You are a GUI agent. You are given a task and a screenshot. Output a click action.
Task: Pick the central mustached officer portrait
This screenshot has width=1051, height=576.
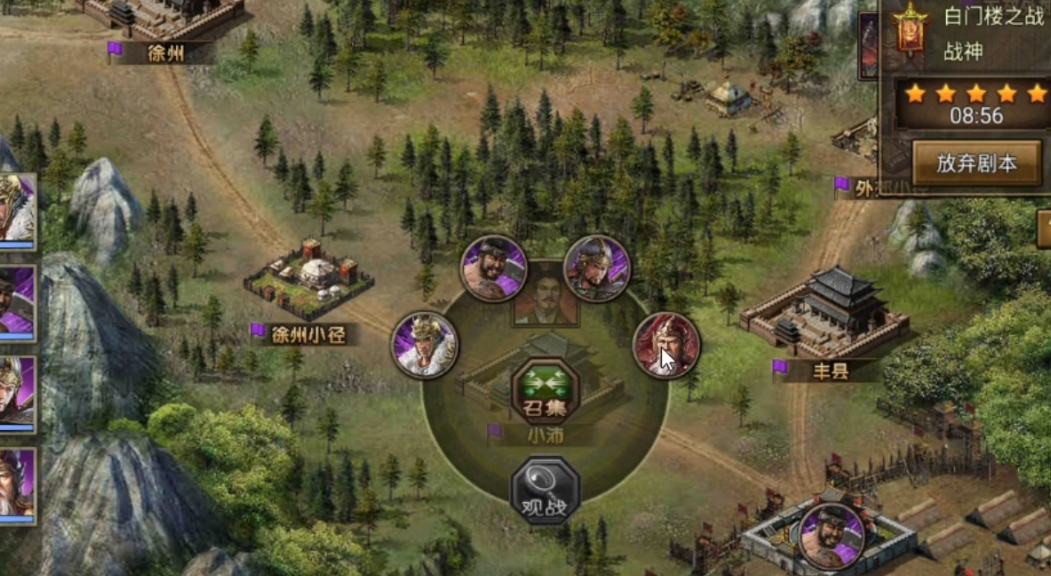pos(546,293)
